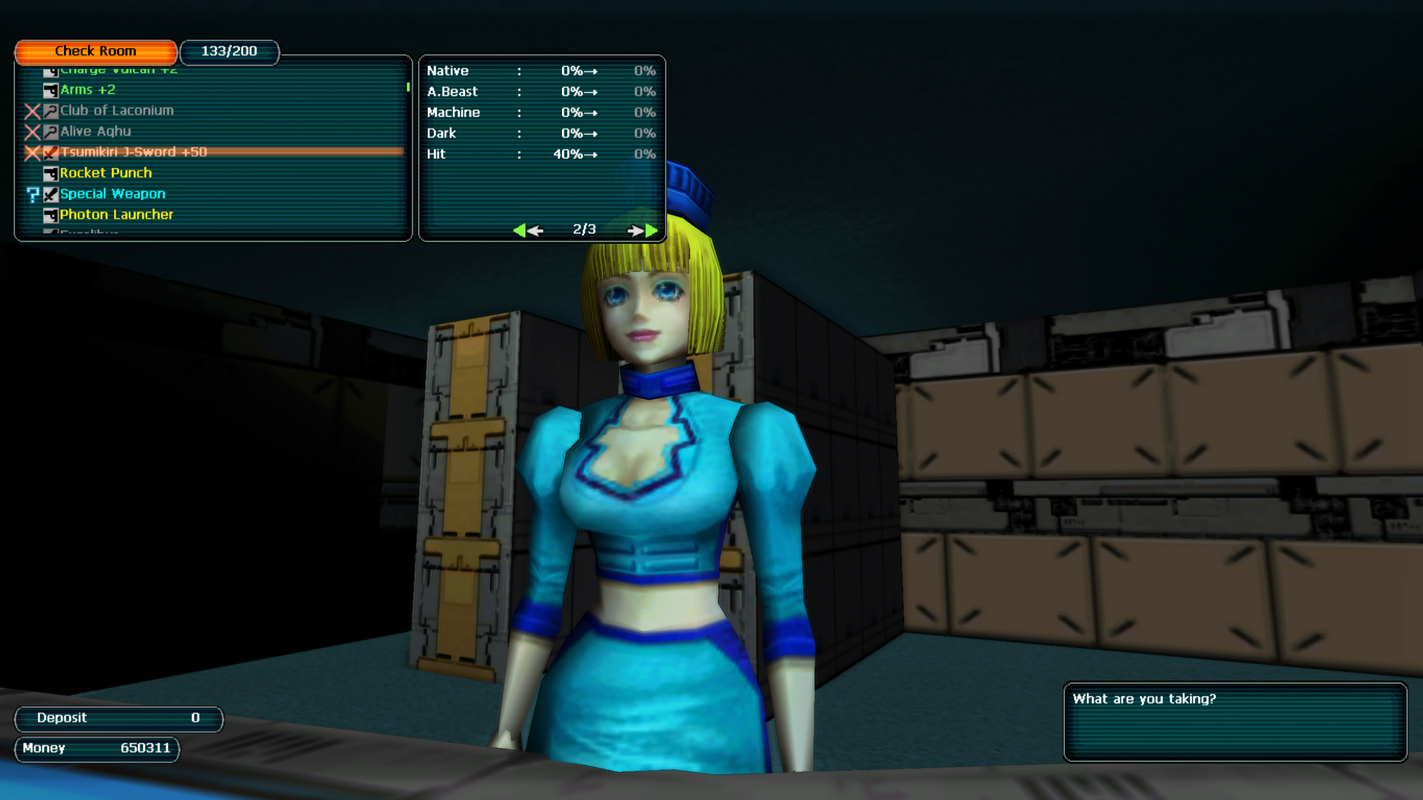Toggle the red X on Tsumikiri J-Sword +50
Image resolution: width=1423 pixels, height=800 pixels.
pyautogui.click(x=31, y=152)
